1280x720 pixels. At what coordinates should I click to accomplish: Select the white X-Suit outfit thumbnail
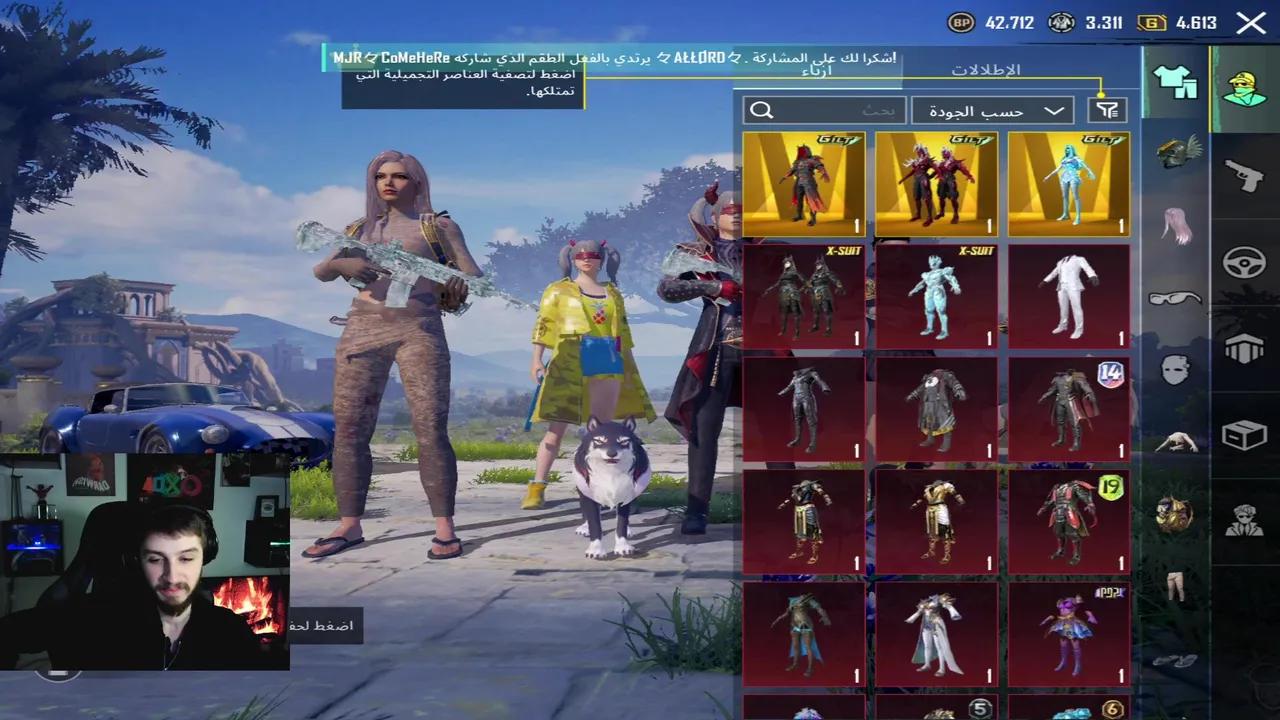pos(1068,293)
